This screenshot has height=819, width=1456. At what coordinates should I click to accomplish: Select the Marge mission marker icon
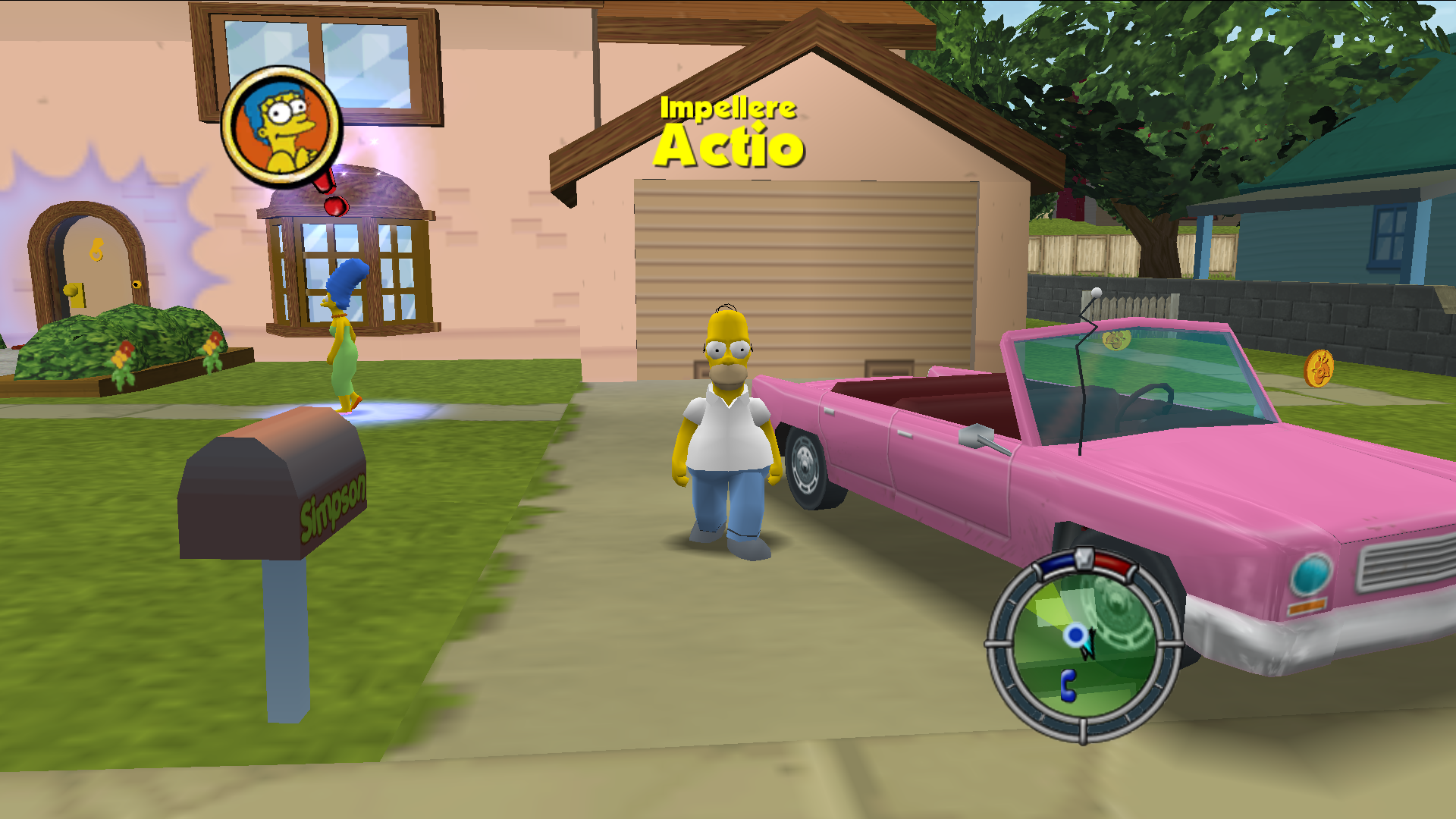coord(282,127)
